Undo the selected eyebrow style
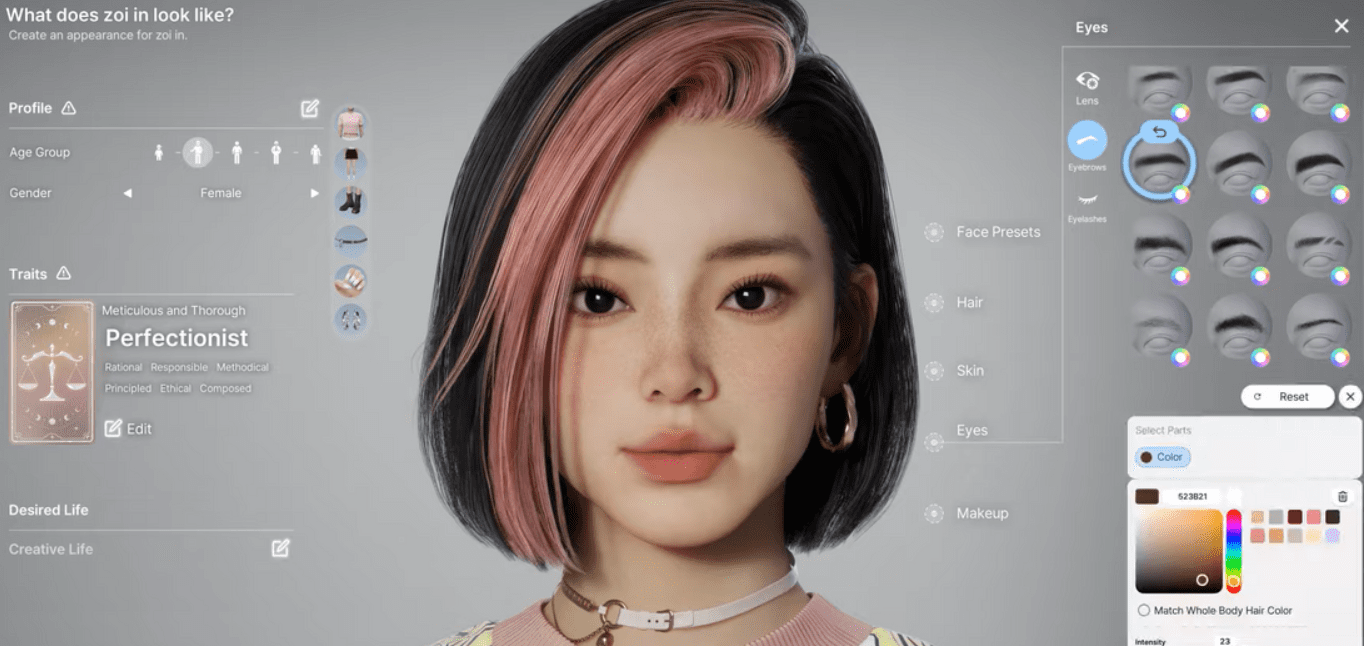The width and height of the screenshot is (1364, 646). pos(1160,132)
